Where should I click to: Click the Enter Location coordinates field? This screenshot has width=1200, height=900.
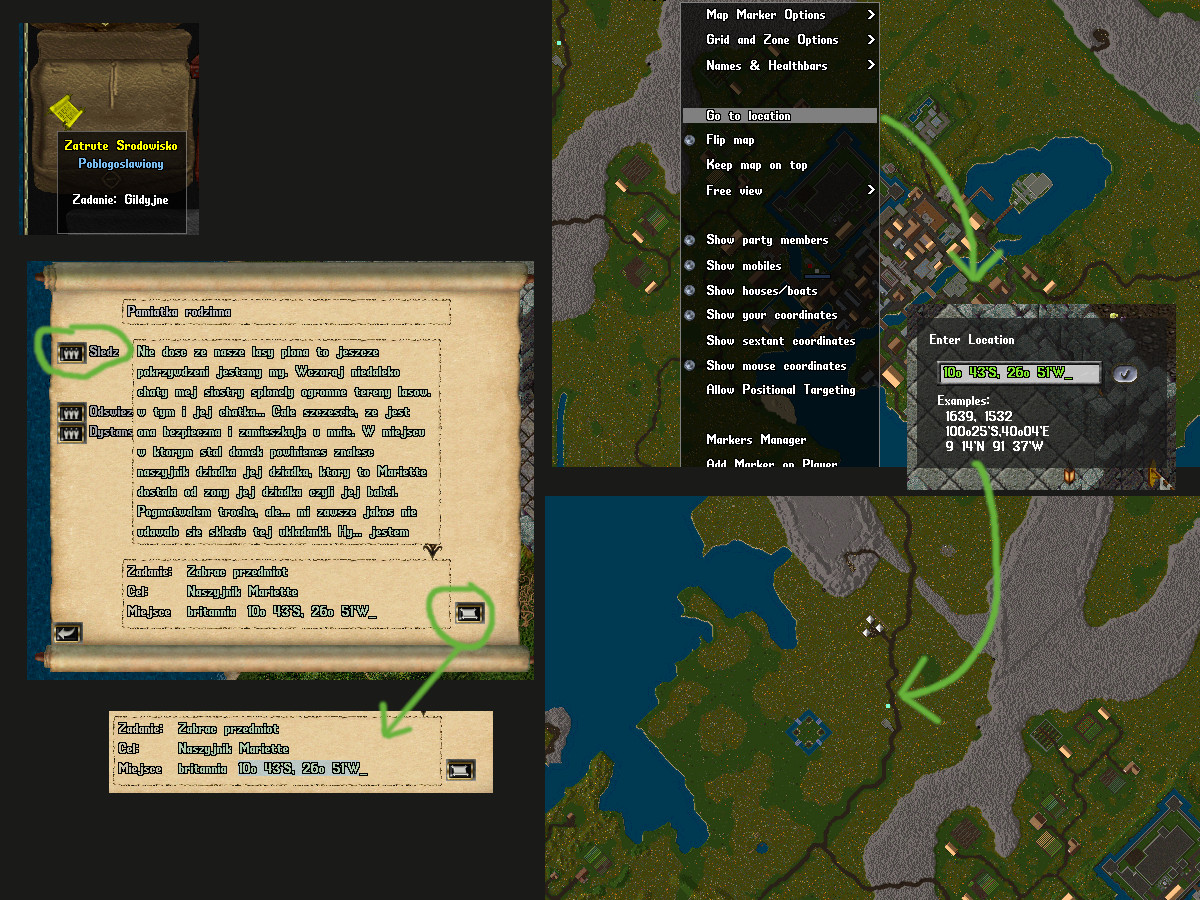[1018, 373]
